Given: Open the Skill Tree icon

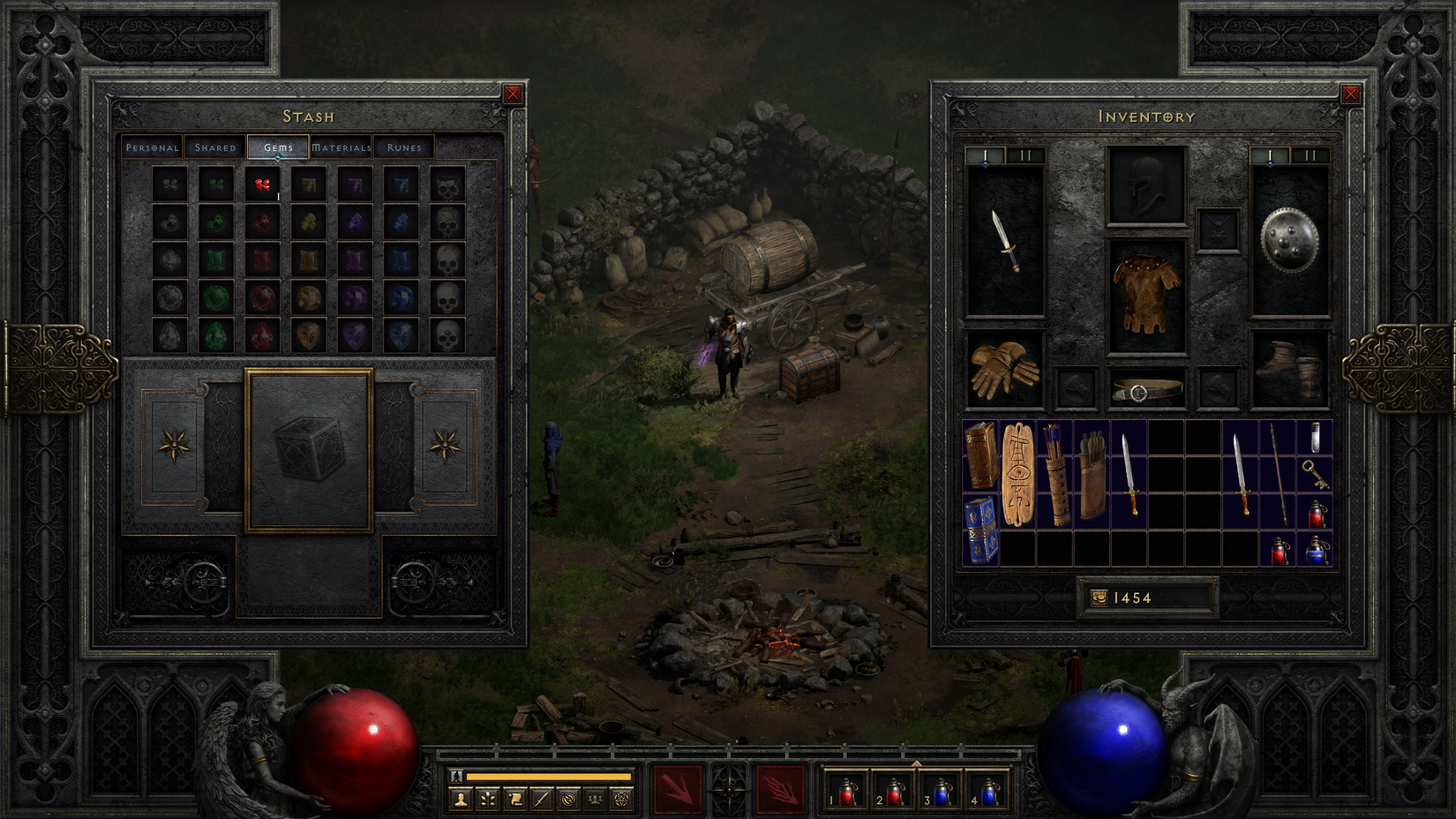Looking at the screenshot, I should tap(488, 799).
